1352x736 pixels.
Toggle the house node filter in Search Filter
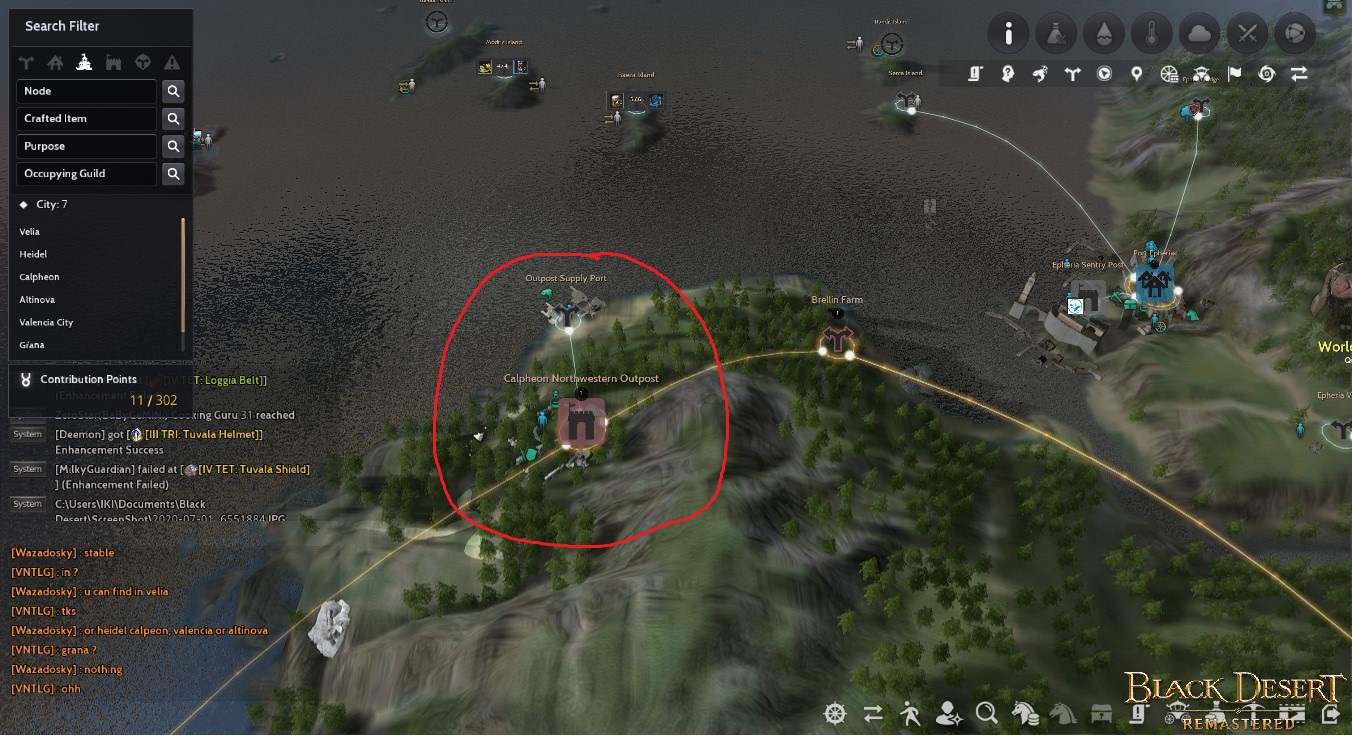click(55, 61)
